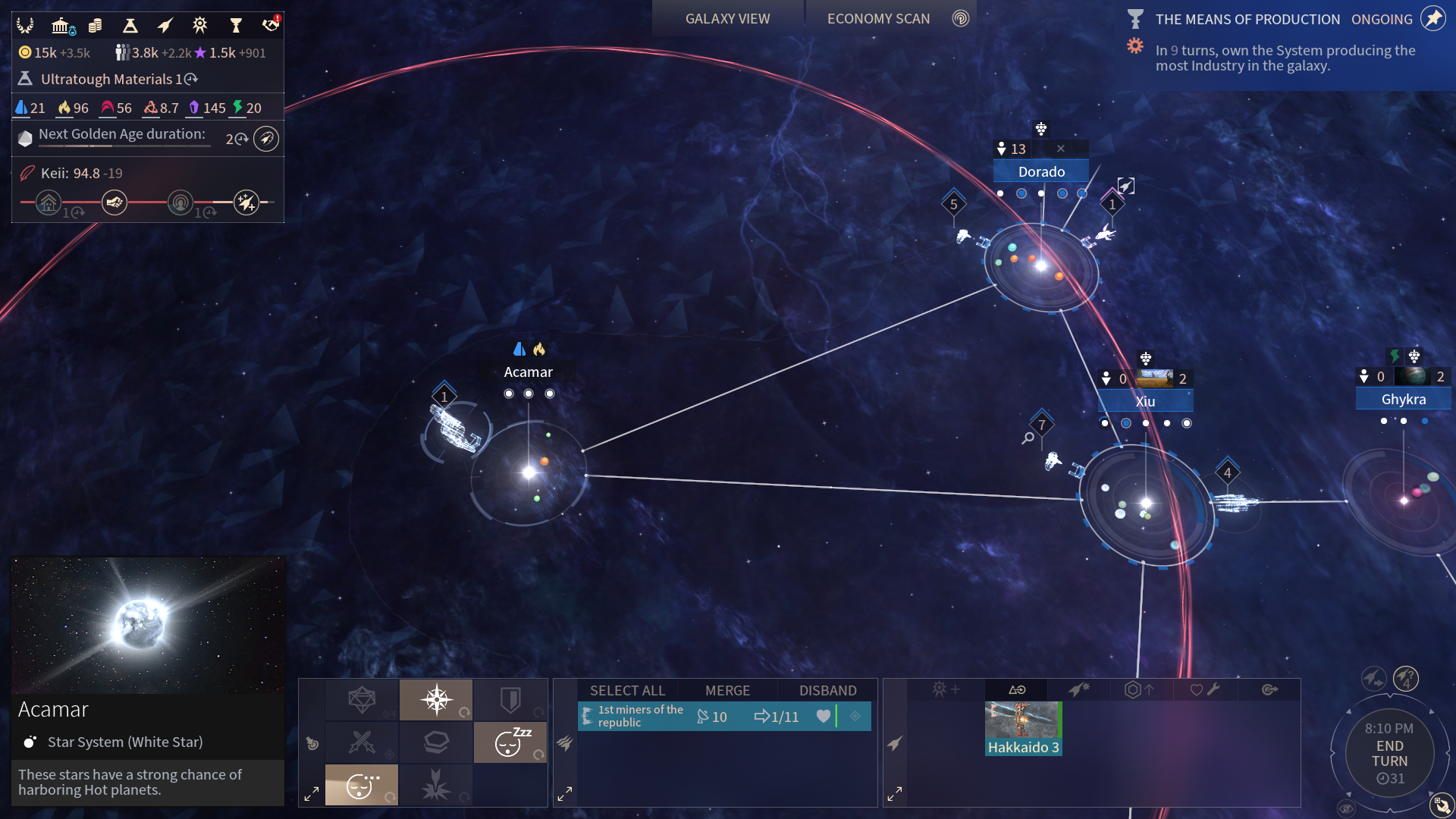Screen dimensions: 1456x819
Task: Activate the Zzz sleep fleet action
Action: [x=510, y=742]
